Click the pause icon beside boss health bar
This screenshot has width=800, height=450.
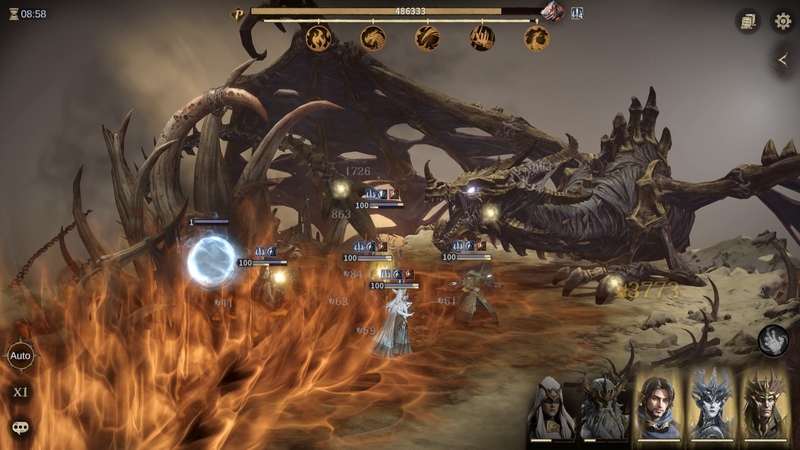pyautogui.click(x=238, y=13)
